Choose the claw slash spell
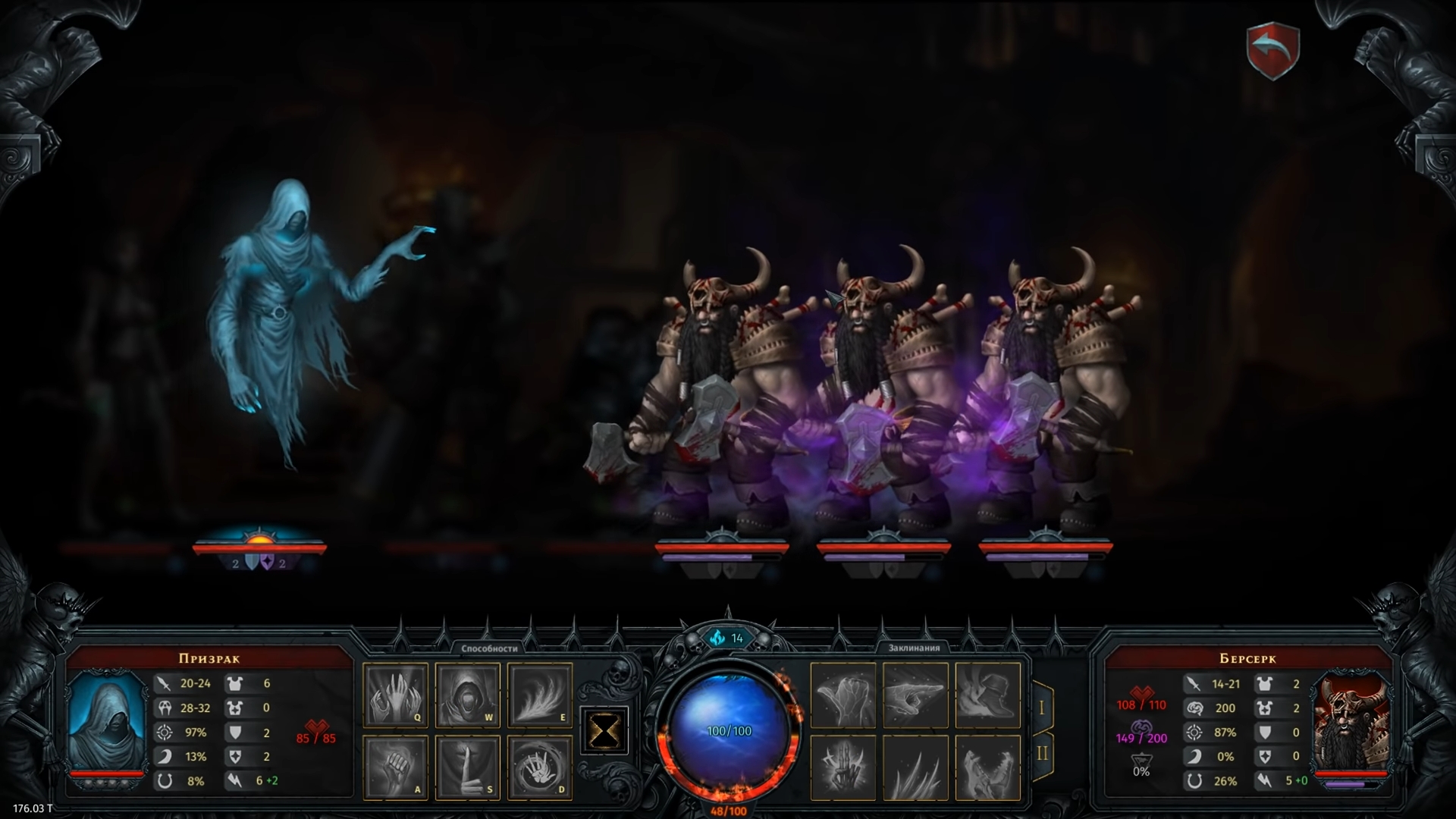This screenshot has width=1456, height=819. point(915,767)
